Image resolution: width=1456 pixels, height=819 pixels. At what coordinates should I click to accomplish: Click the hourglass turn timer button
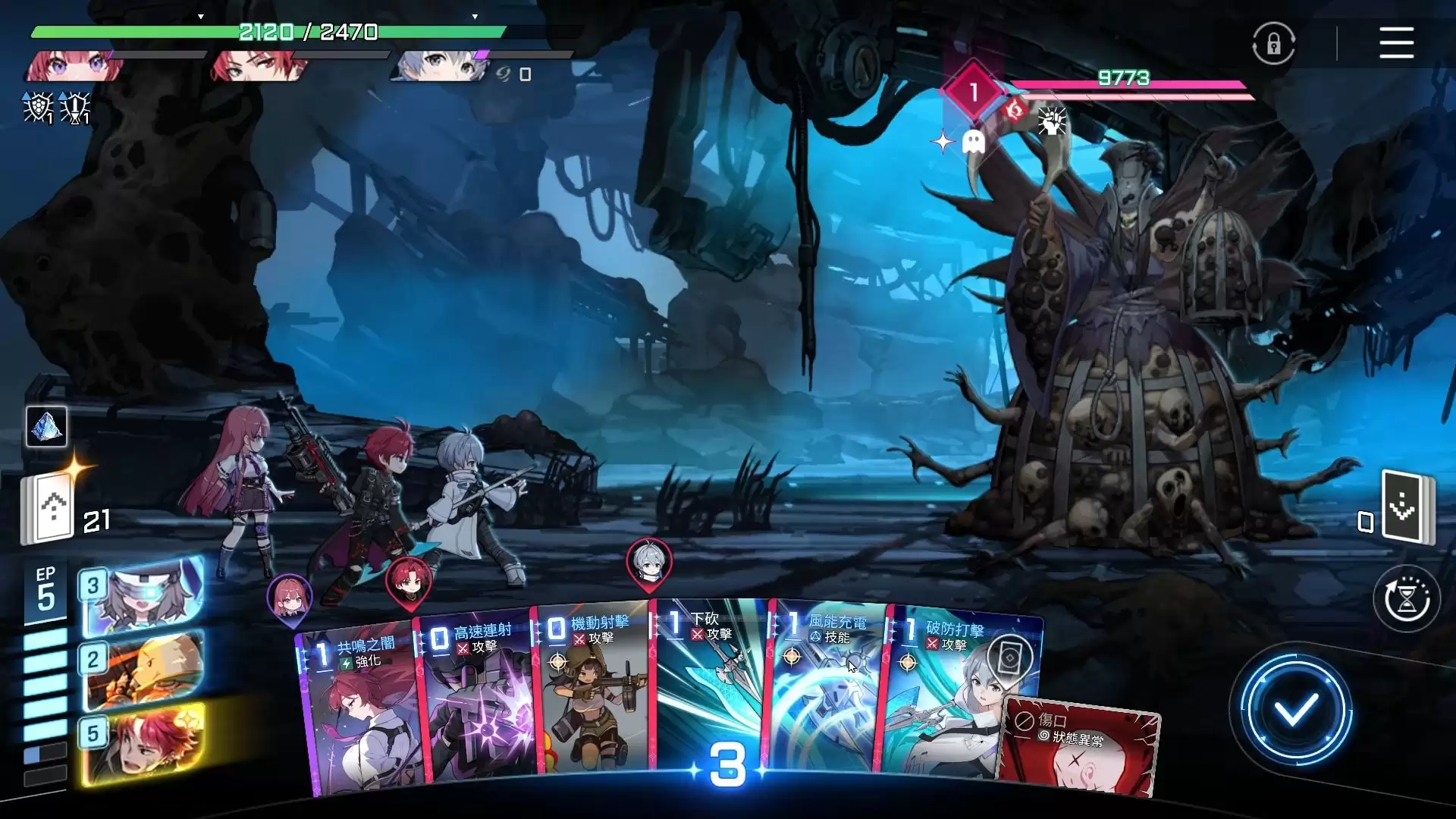coord(1407,599)
